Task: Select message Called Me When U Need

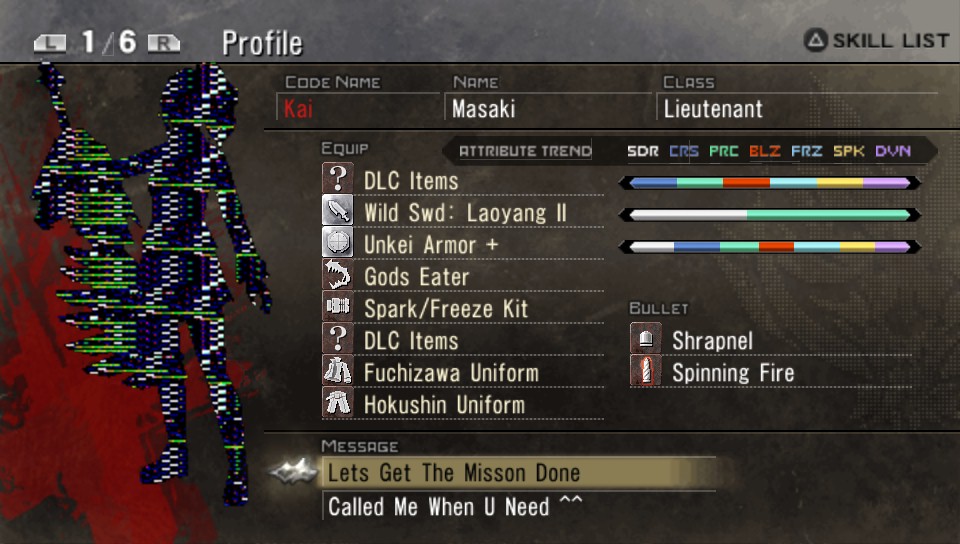Action: click(x=454, y=506)
